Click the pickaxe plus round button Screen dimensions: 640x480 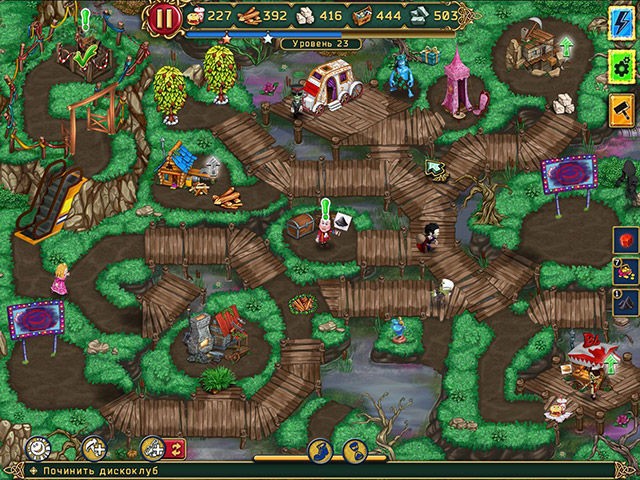[97, 448]
